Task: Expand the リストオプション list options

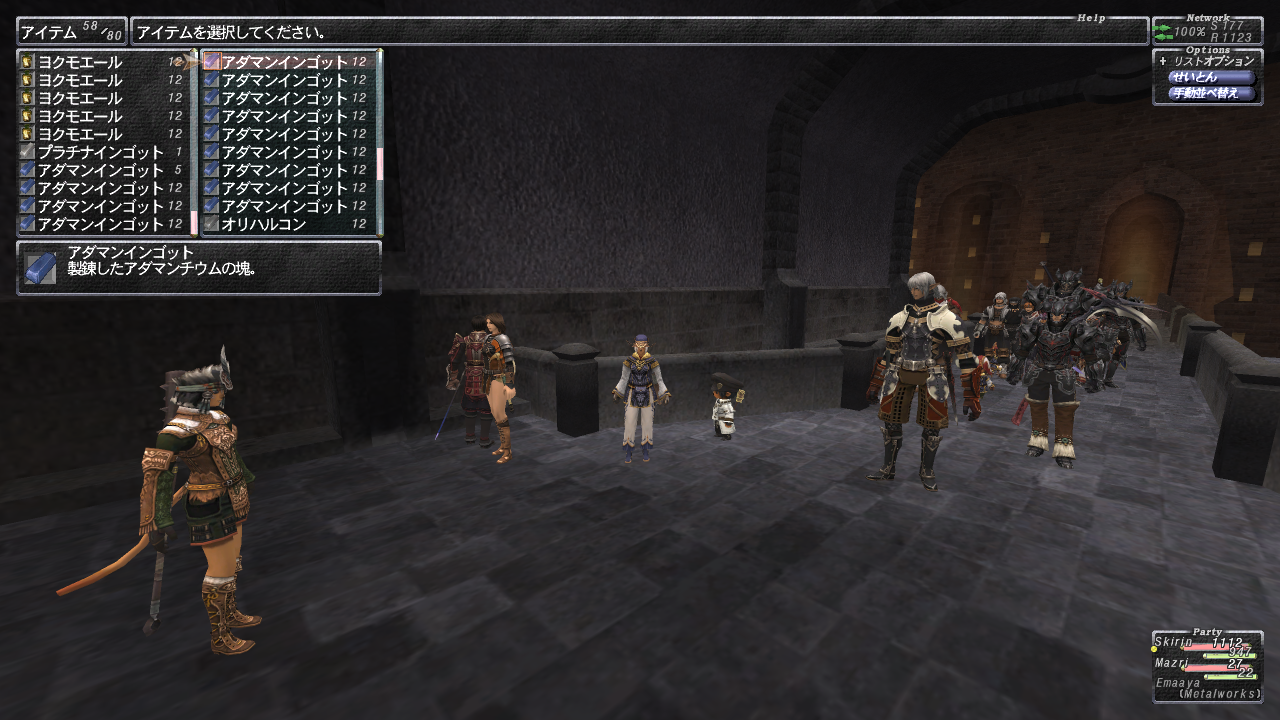Action: [1207, 61]
